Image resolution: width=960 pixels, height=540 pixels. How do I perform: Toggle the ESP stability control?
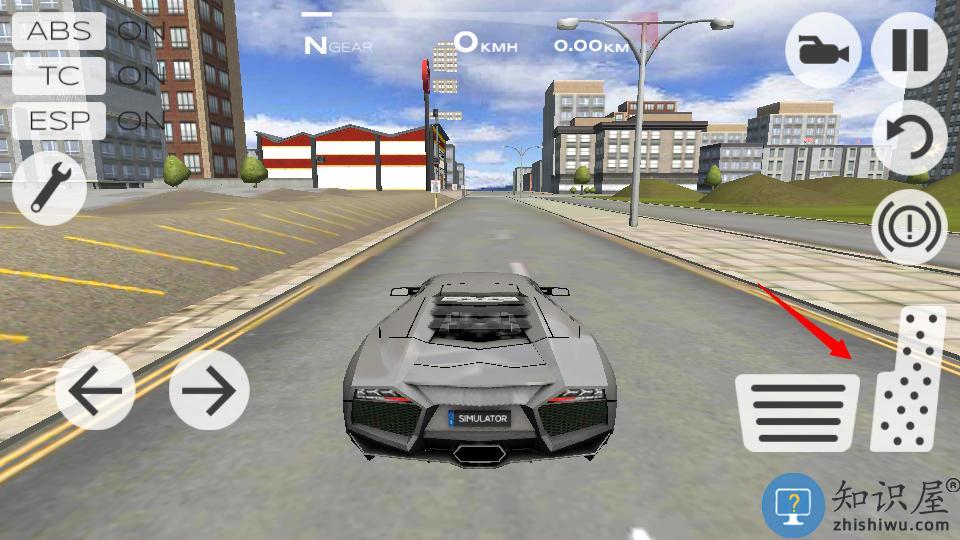(60, 121)
